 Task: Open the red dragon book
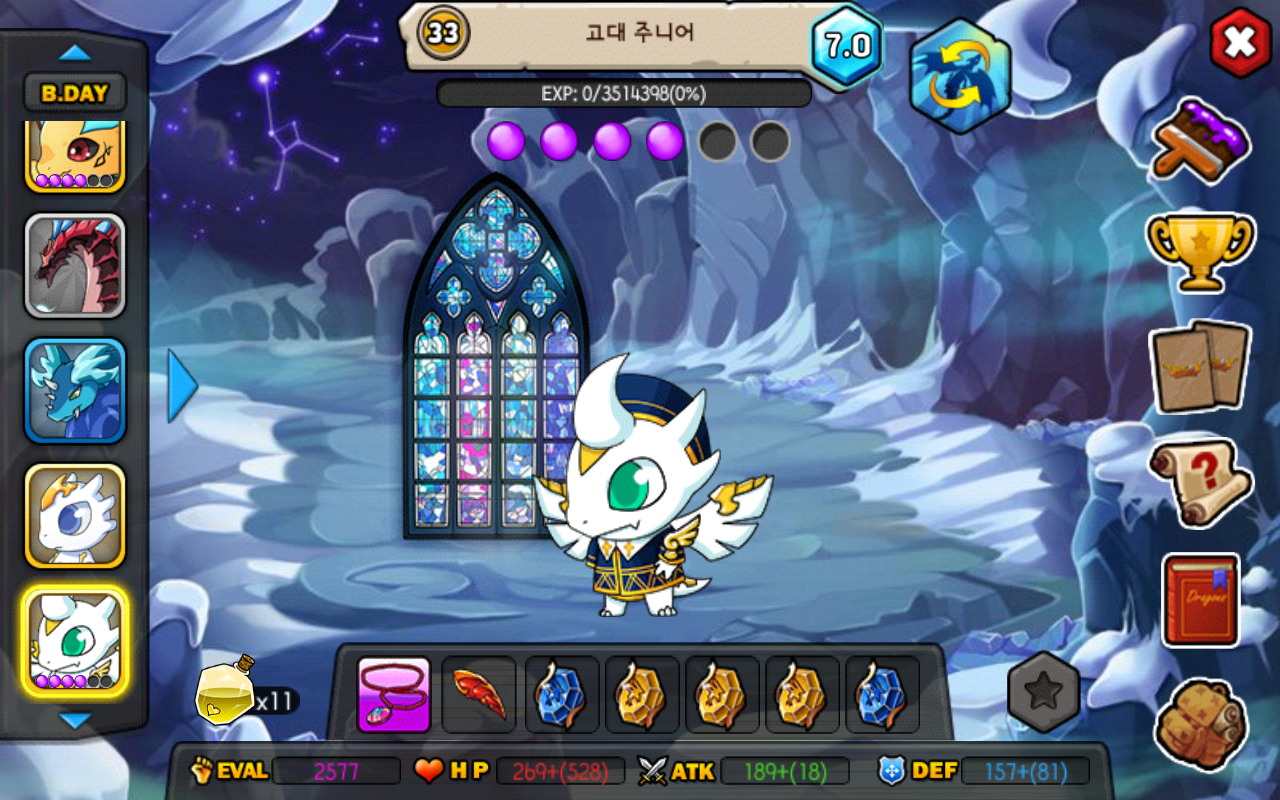click(1199, 600)
